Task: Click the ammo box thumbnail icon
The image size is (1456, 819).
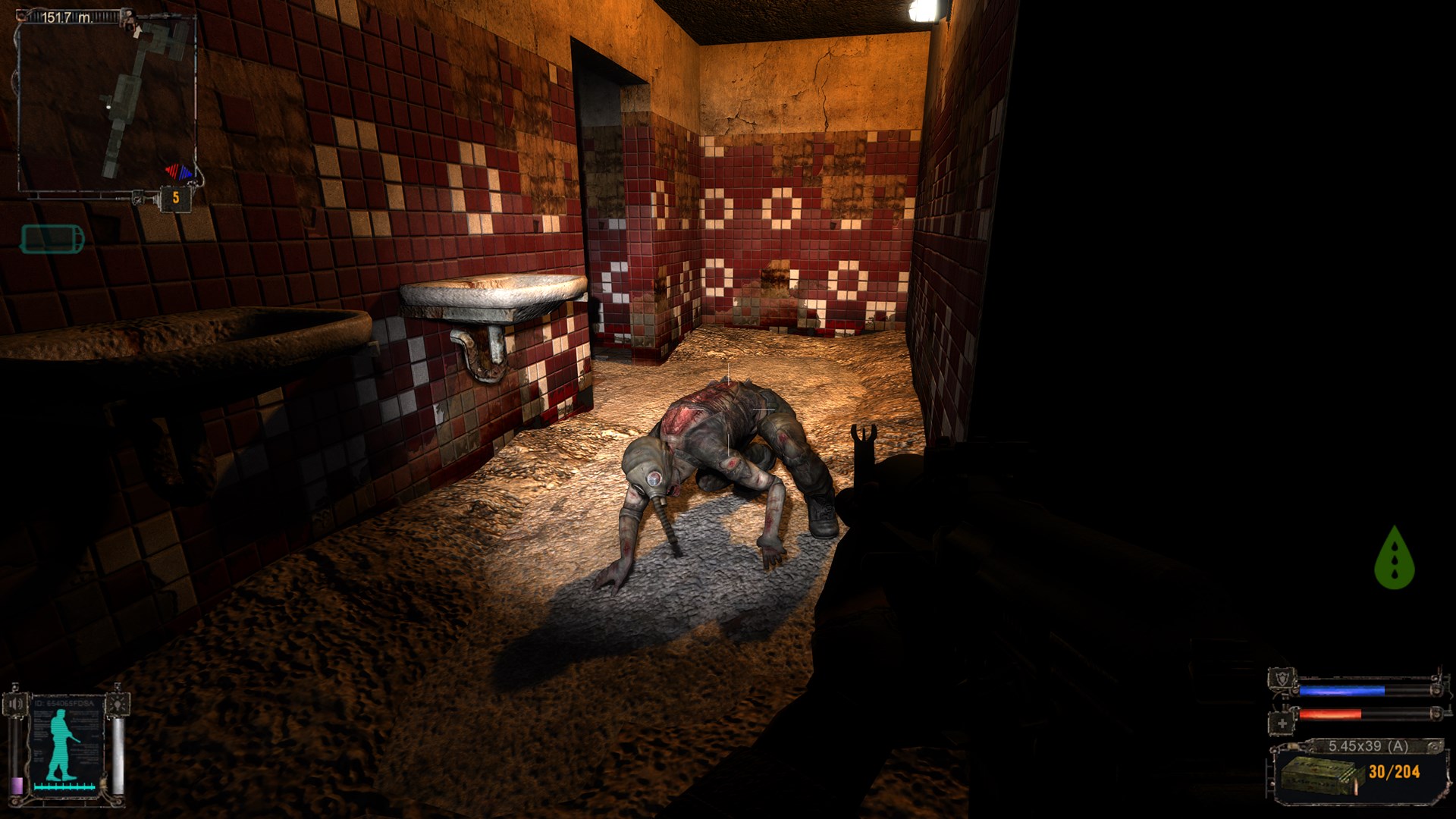Action: pyautogui.click(x=1319, y=775)
